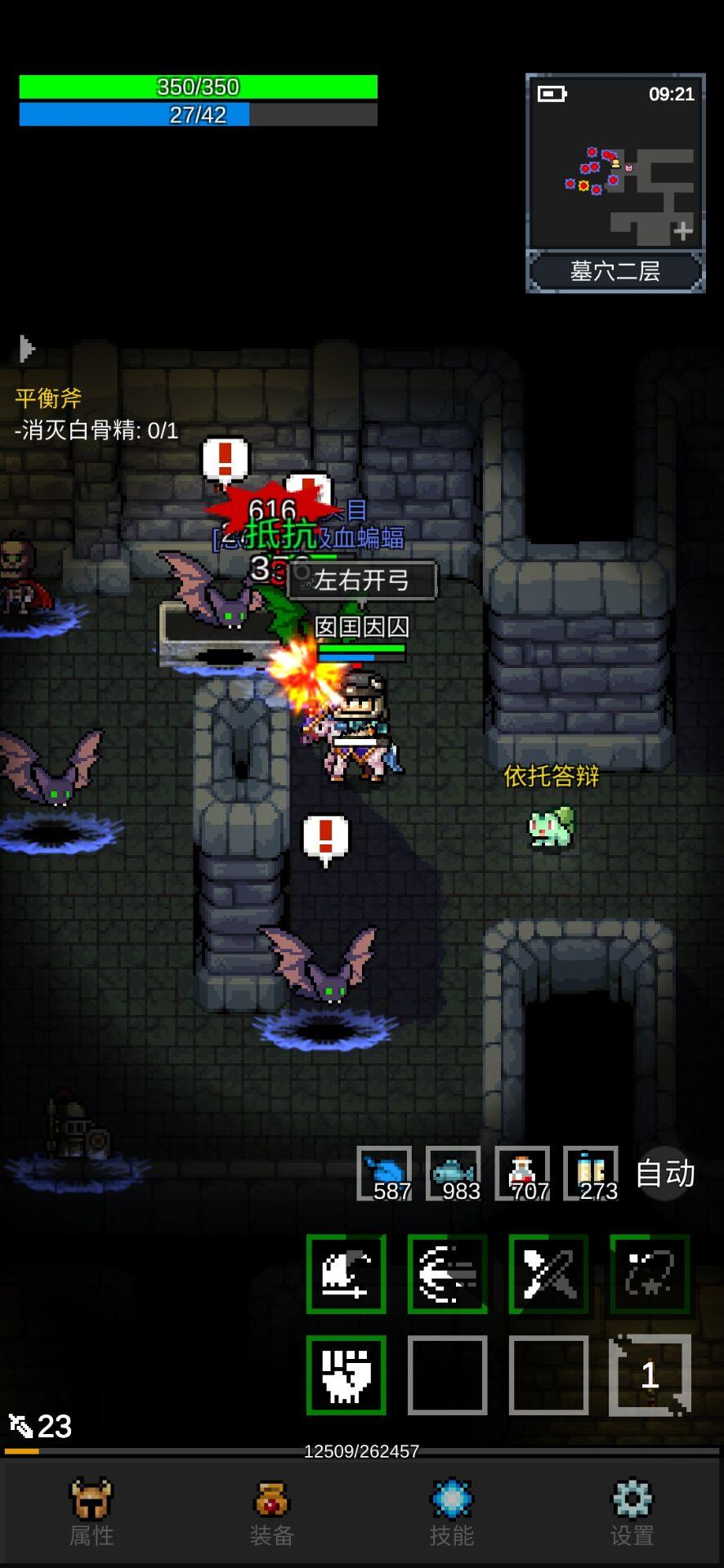Open the 装备 equipment tab
This screenshot has height=1568, width=724.
pyautogui.click(x=271, y=1512)
